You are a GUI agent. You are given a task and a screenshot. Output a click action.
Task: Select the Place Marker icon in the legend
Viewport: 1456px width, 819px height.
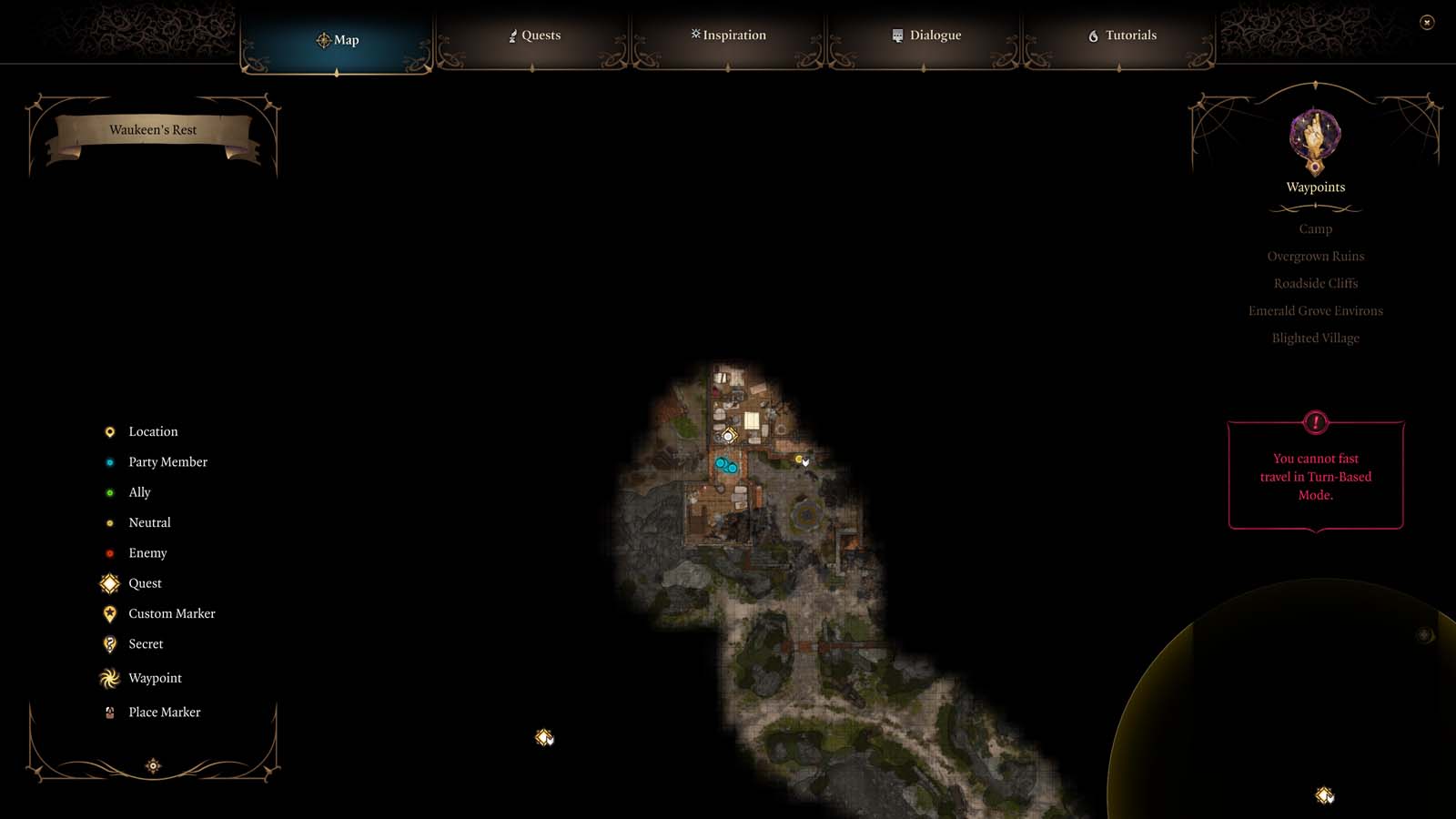(109, 712)
